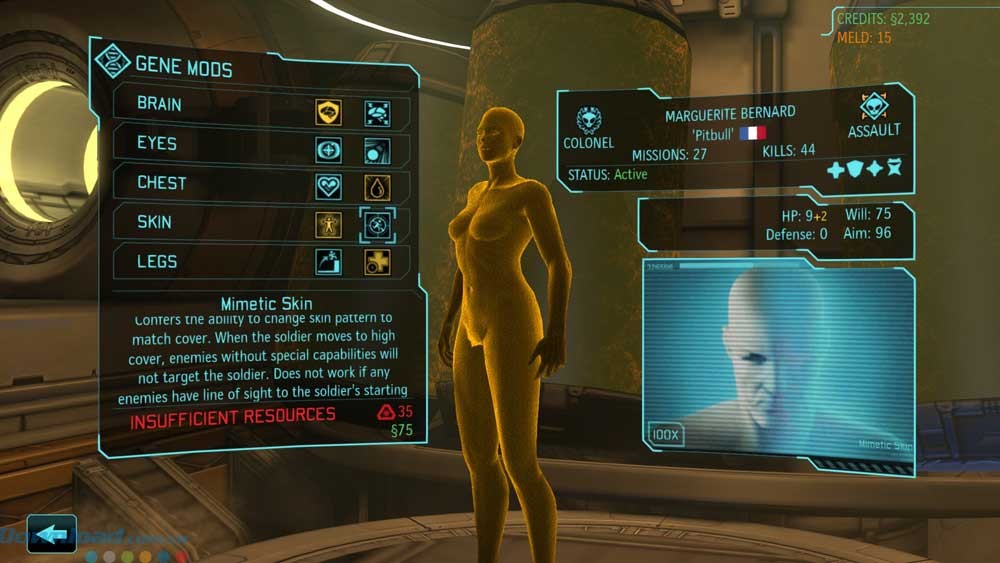
Task: Click the highlighted Mimetic Skin mod icon
Action: pos(377,225)
